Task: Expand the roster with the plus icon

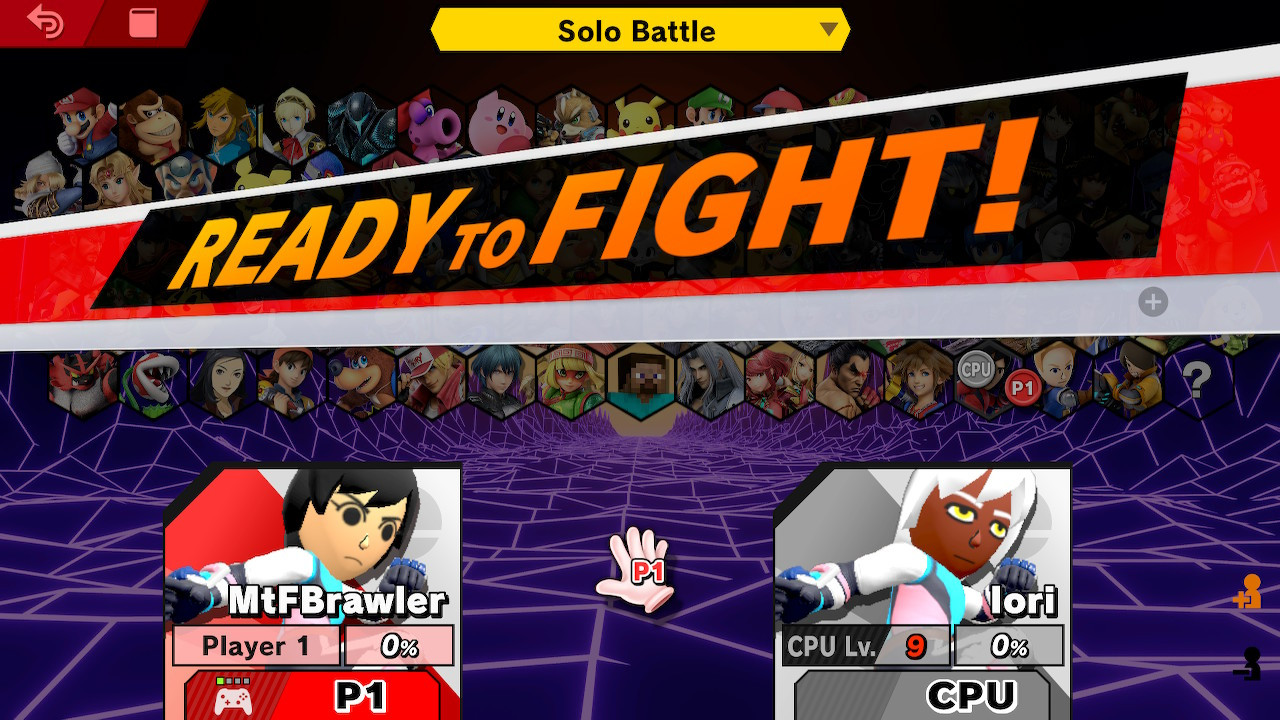Action: [1155, 301]
